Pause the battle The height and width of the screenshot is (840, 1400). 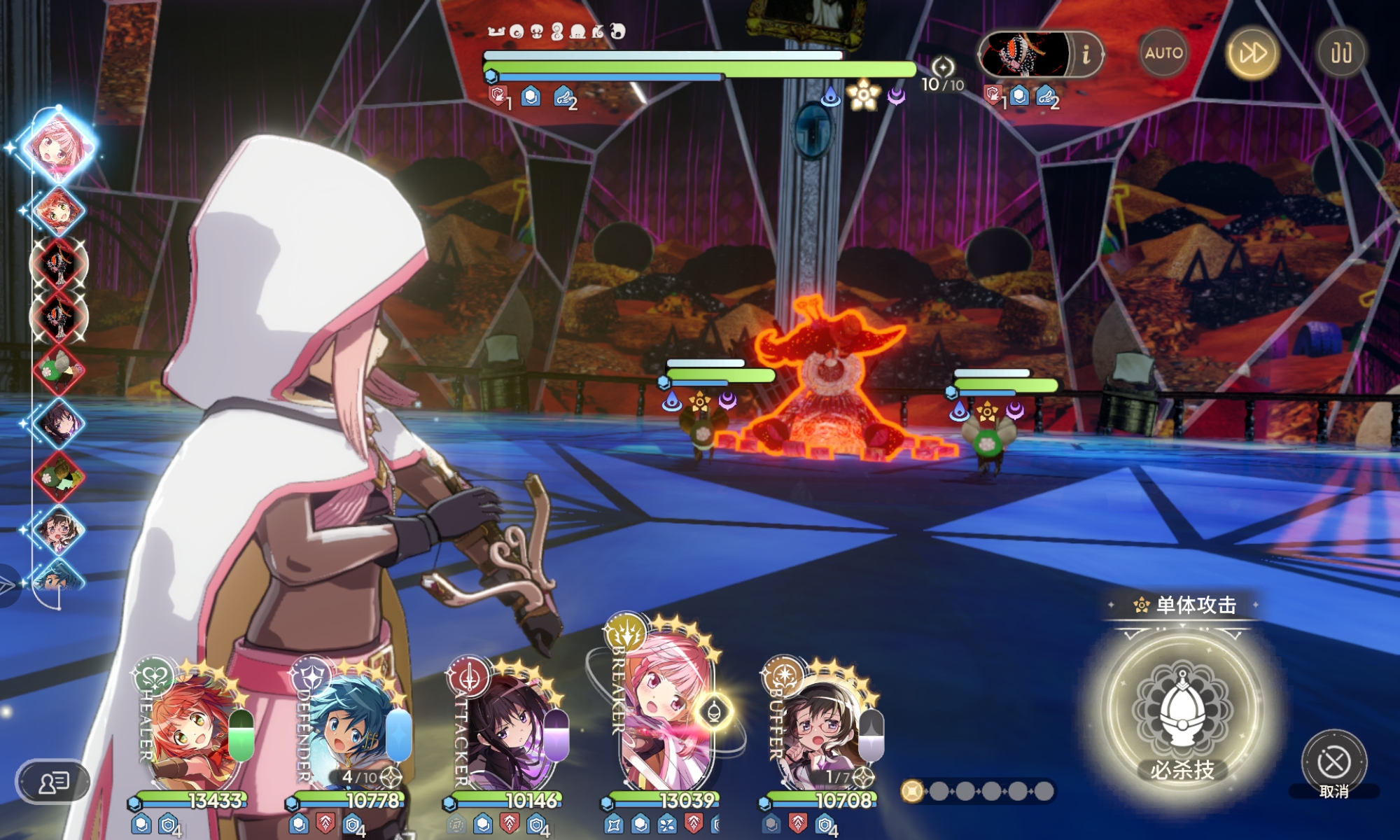click(x=1340, y=53)
